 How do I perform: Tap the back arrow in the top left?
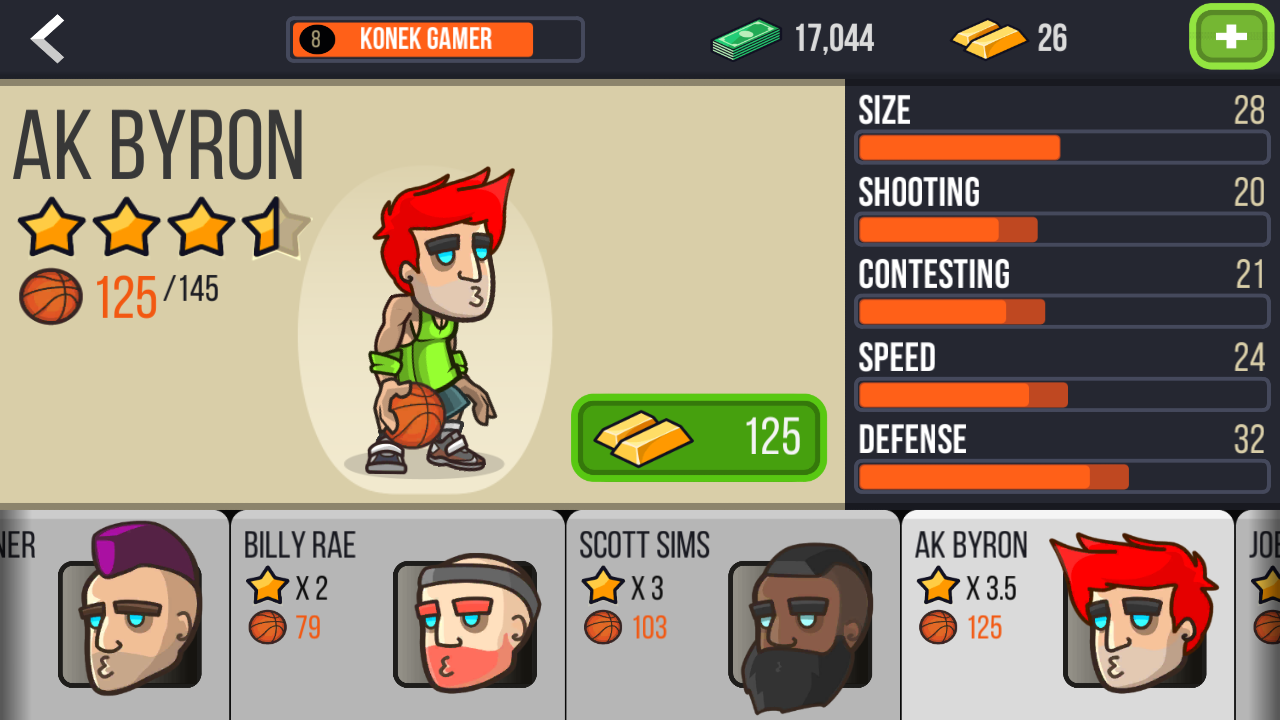[x=45, y=38]
